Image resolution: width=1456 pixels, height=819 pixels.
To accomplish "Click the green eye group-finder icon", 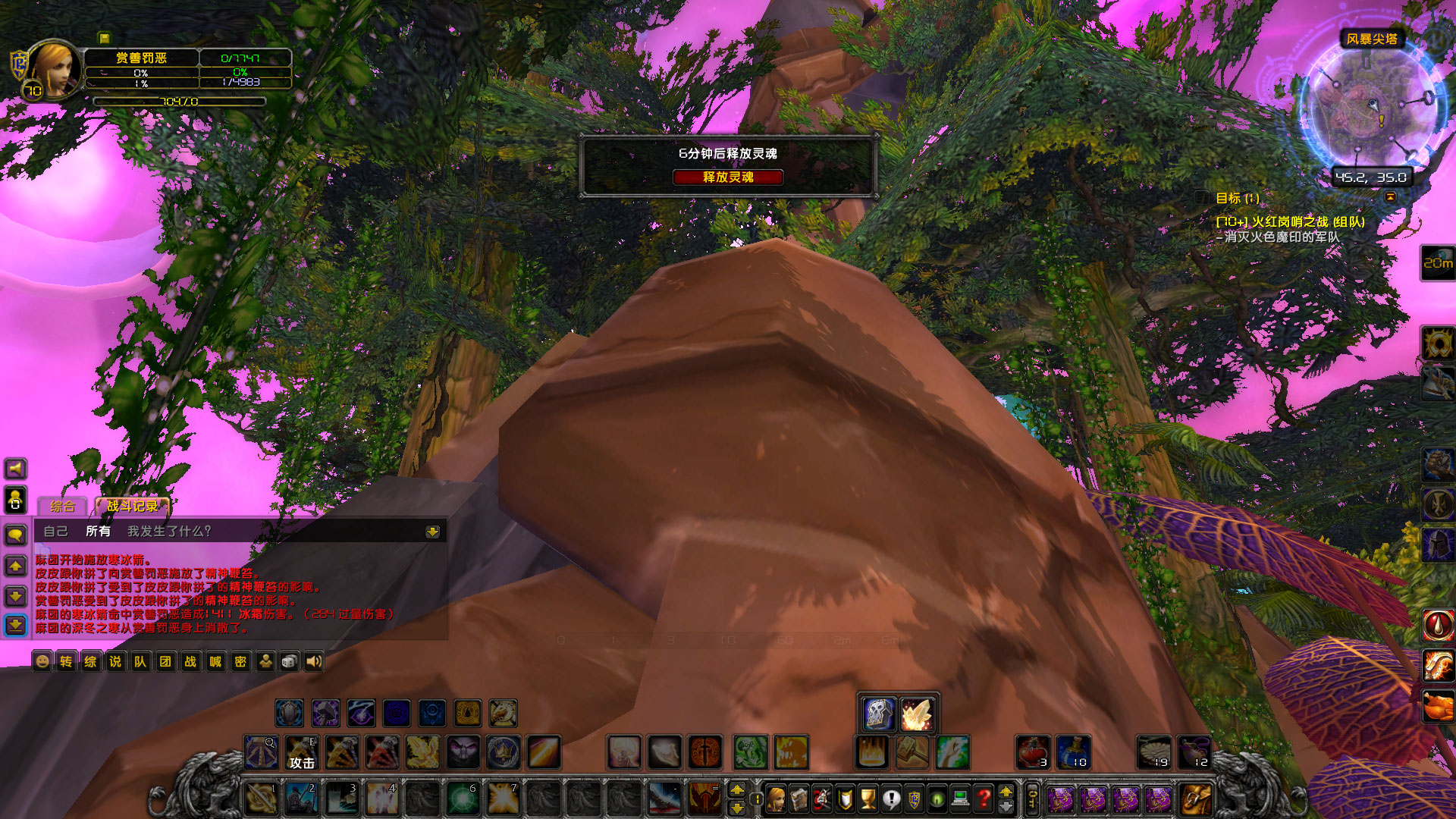I will [937, 800].
